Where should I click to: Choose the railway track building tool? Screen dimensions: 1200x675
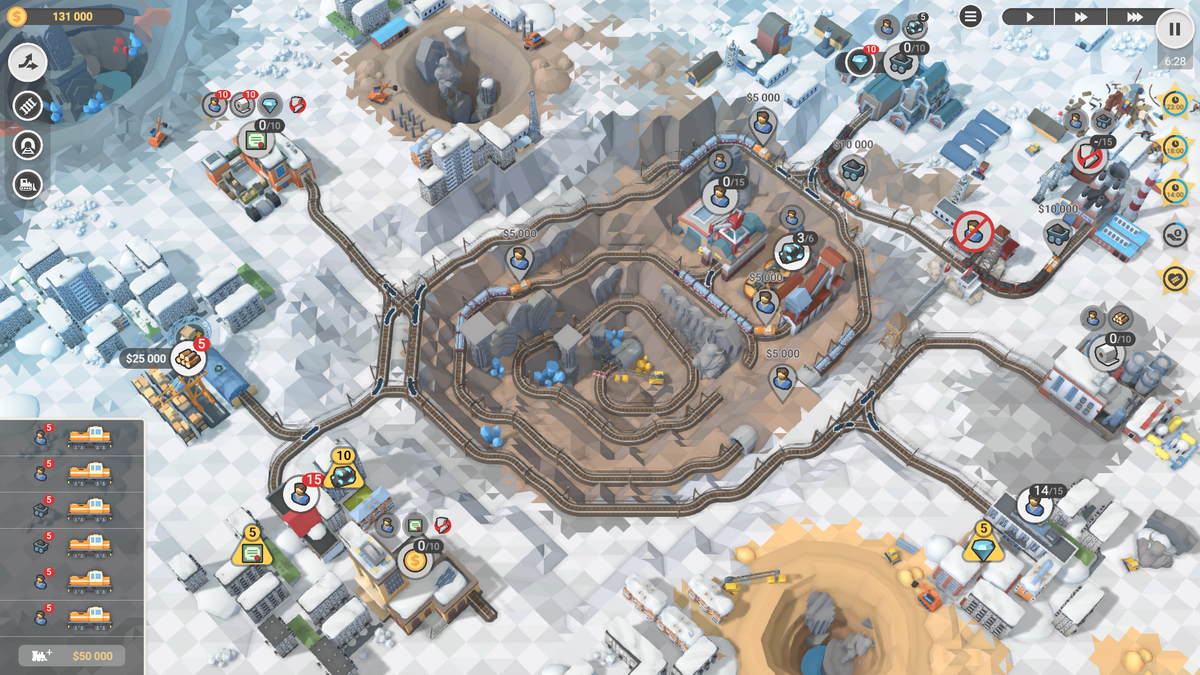(x=28, y=105)
